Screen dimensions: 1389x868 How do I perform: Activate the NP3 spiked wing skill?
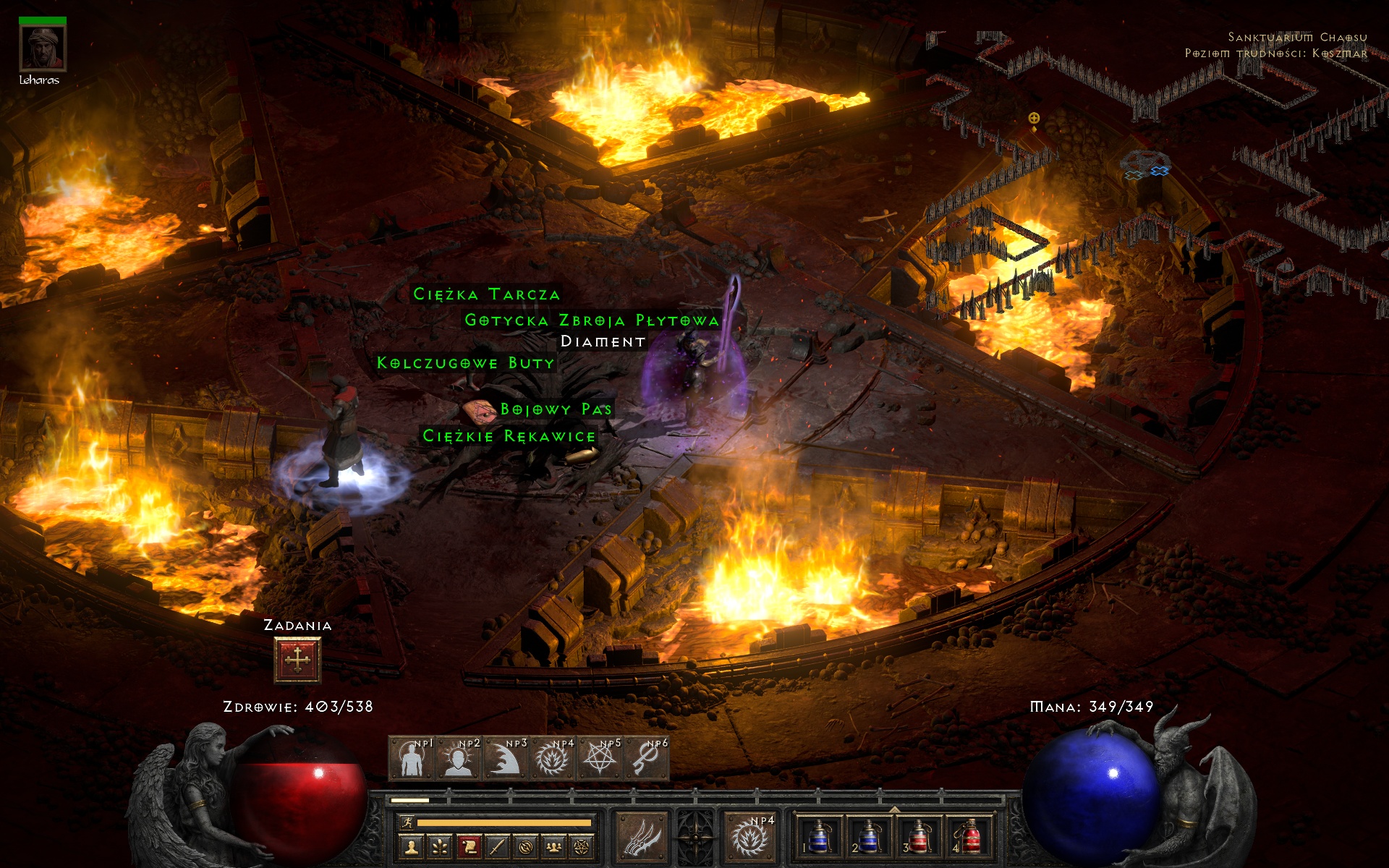506,759
